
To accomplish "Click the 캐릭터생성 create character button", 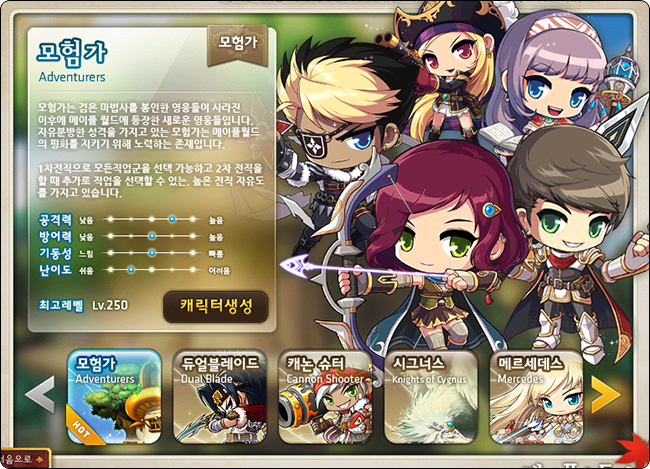I will tap(215, 306).
